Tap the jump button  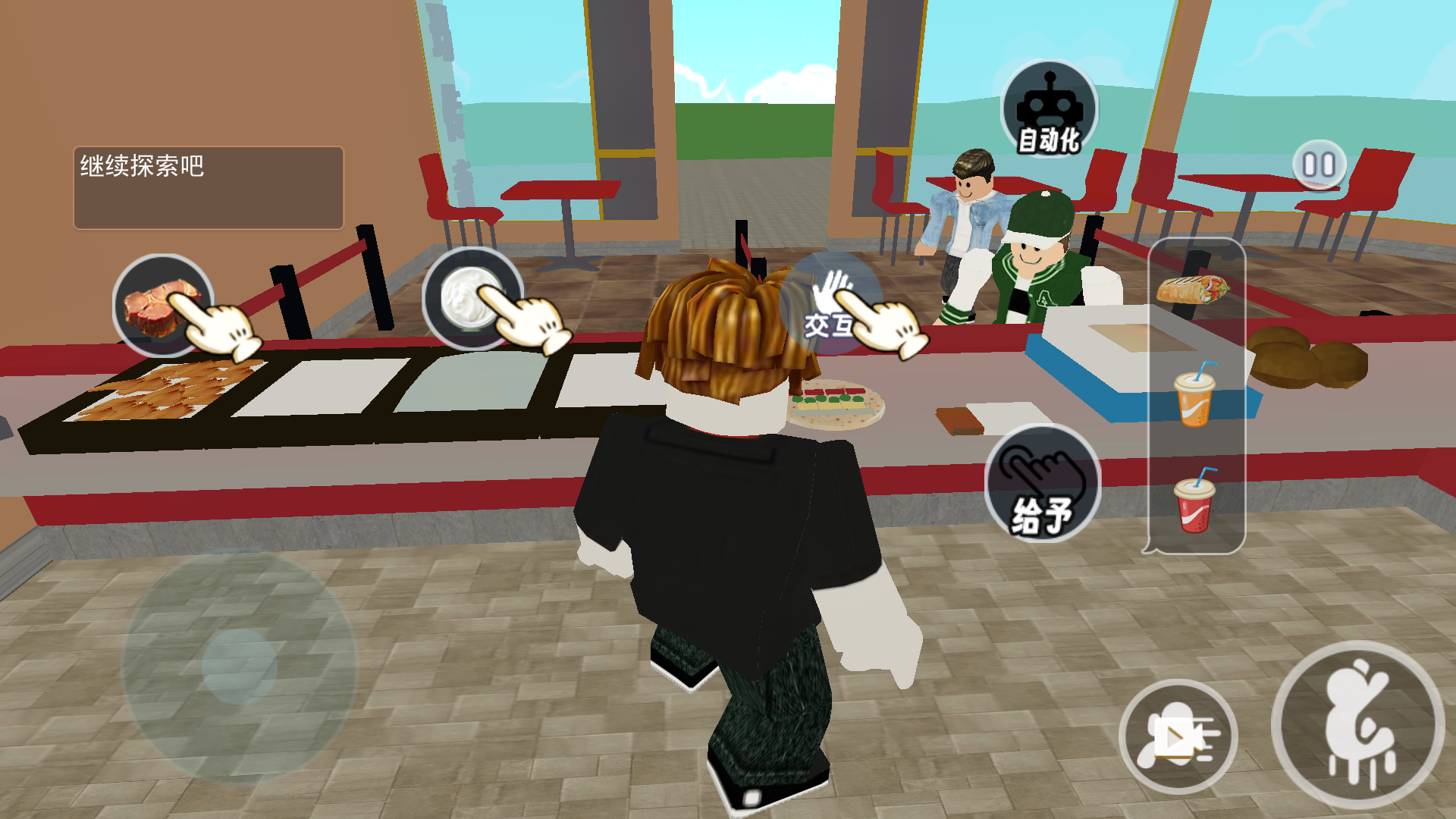[1357, 726]
